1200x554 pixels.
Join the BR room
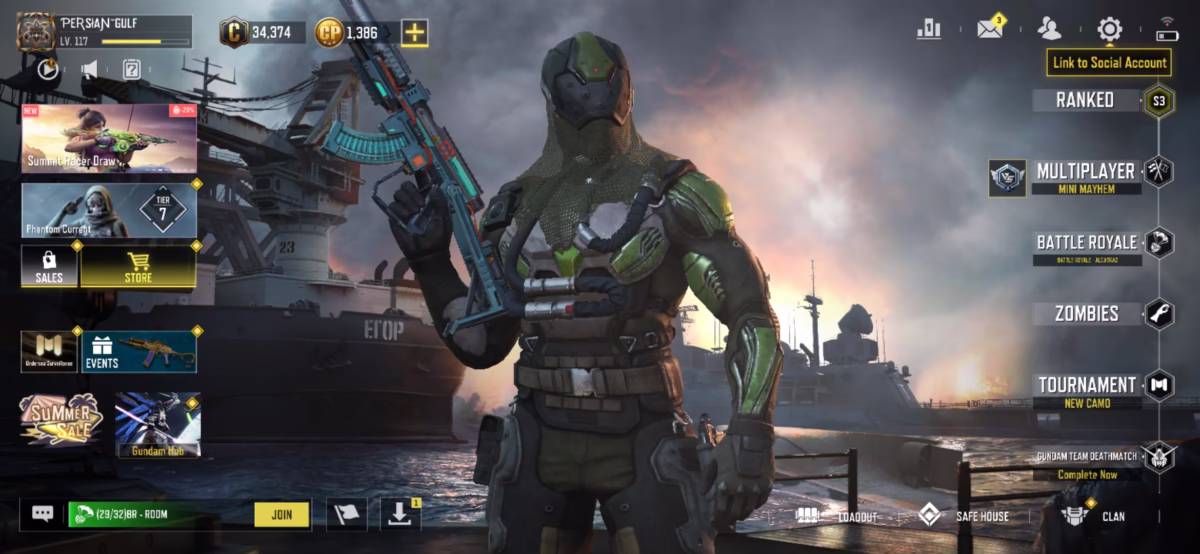[281, 515]
